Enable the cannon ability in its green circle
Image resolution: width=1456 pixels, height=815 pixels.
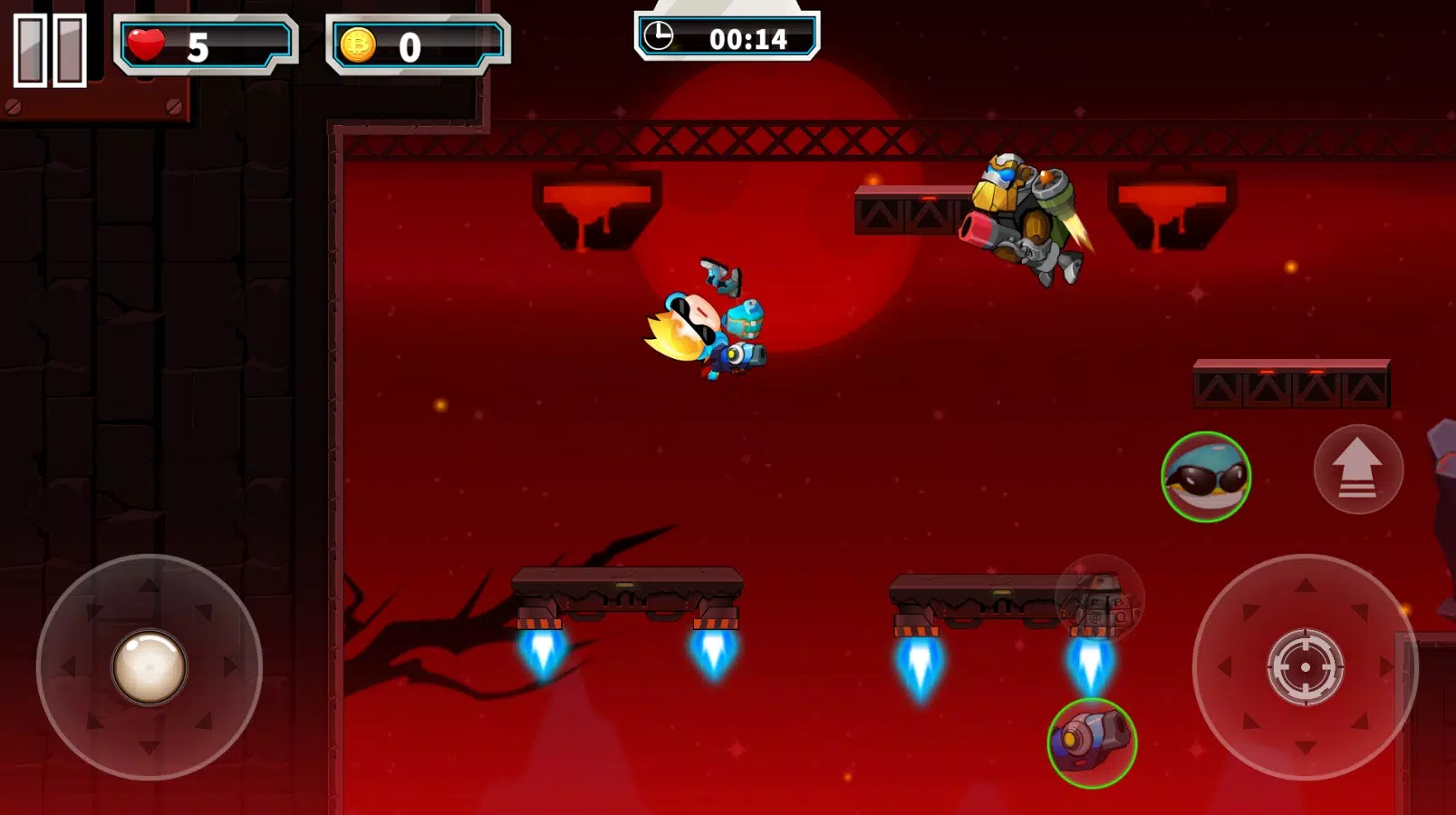click(1091, 743)
